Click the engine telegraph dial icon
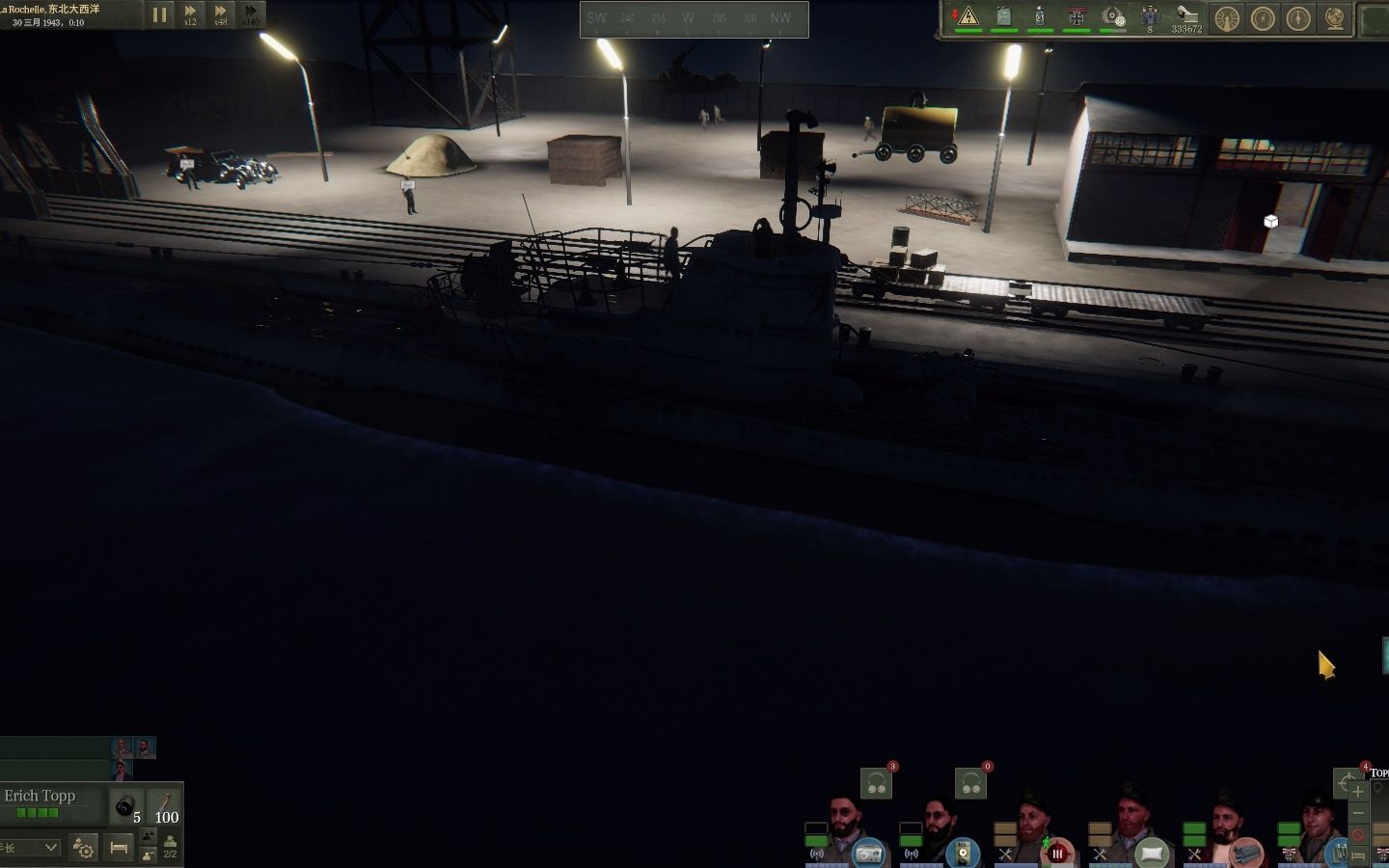This screenshot has height=868, width=1389. pyautogui.click(x=1227, y=18)
